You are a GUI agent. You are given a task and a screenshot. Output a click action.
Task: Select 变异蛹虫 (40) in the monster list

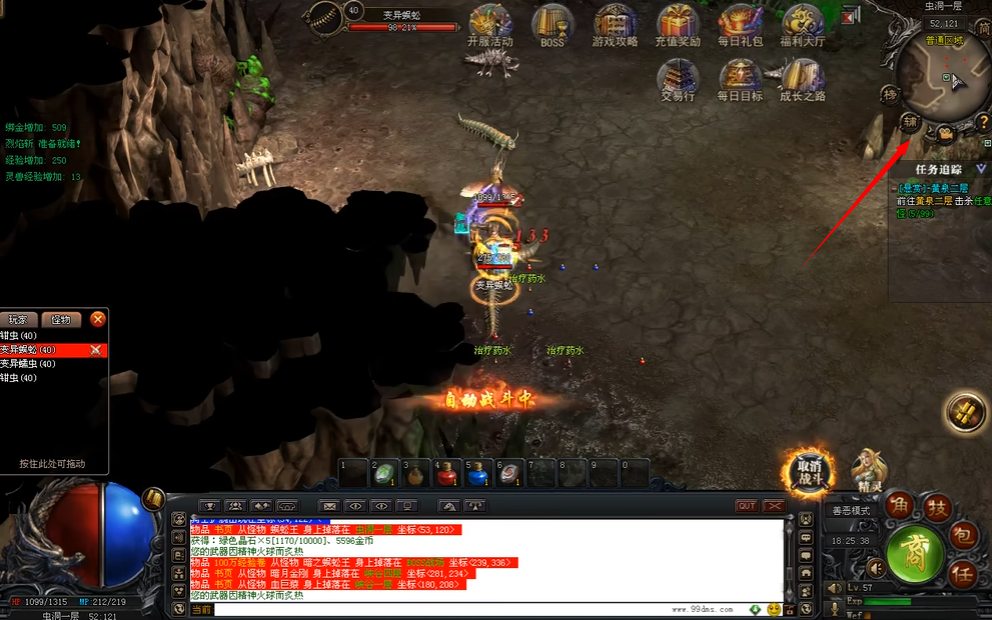point(28,364)
